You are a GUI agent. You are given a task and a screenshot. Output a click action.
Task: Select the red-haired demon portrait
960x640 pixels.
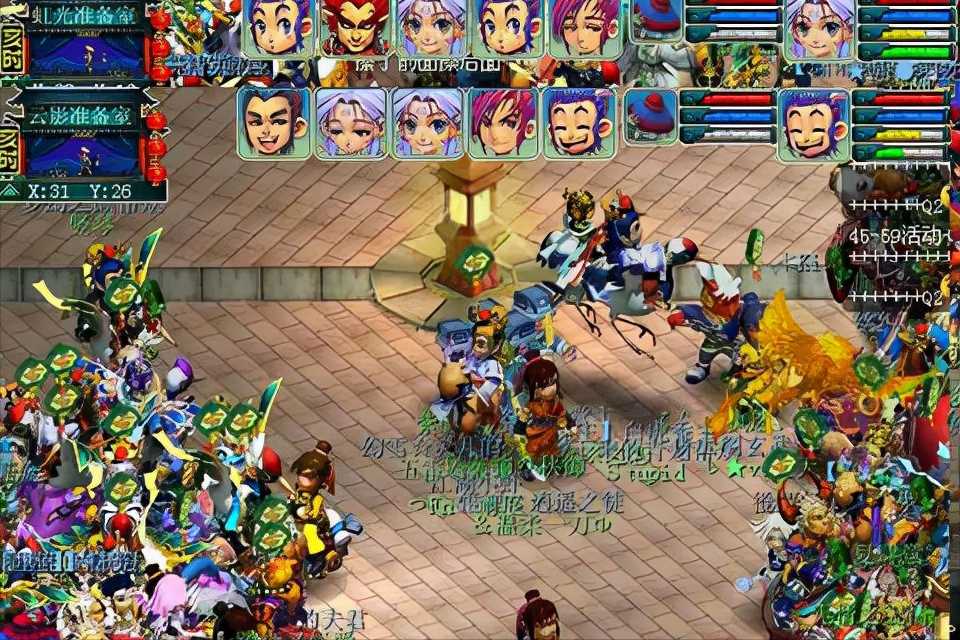(356, 28)
